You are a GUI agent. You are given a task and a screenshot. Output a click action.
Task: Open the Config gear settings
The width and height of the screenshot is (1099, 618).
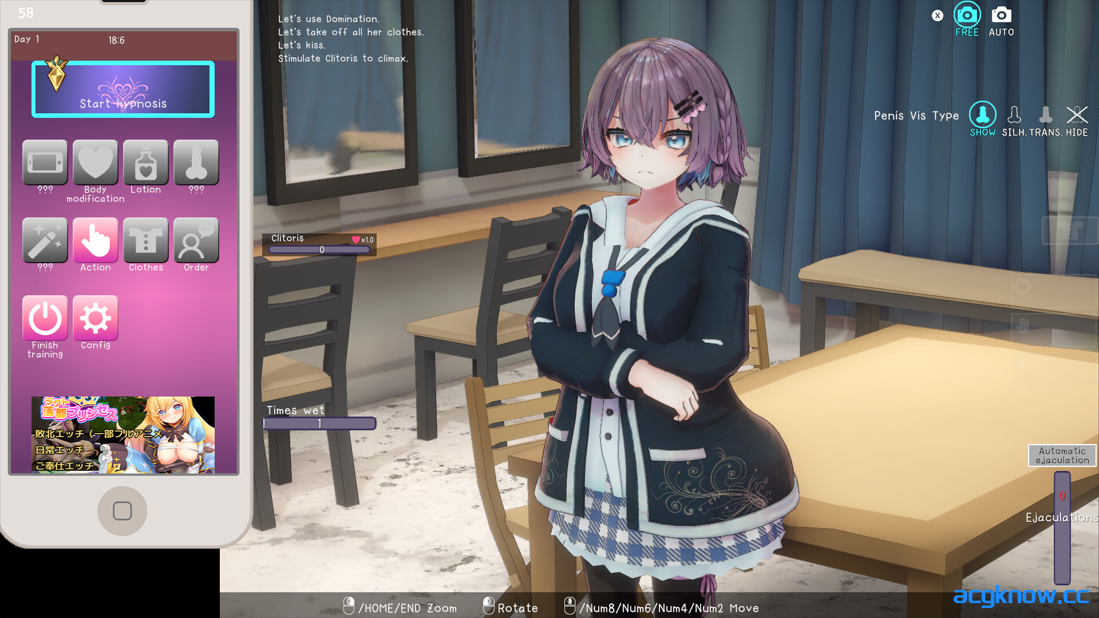point(95,319)
